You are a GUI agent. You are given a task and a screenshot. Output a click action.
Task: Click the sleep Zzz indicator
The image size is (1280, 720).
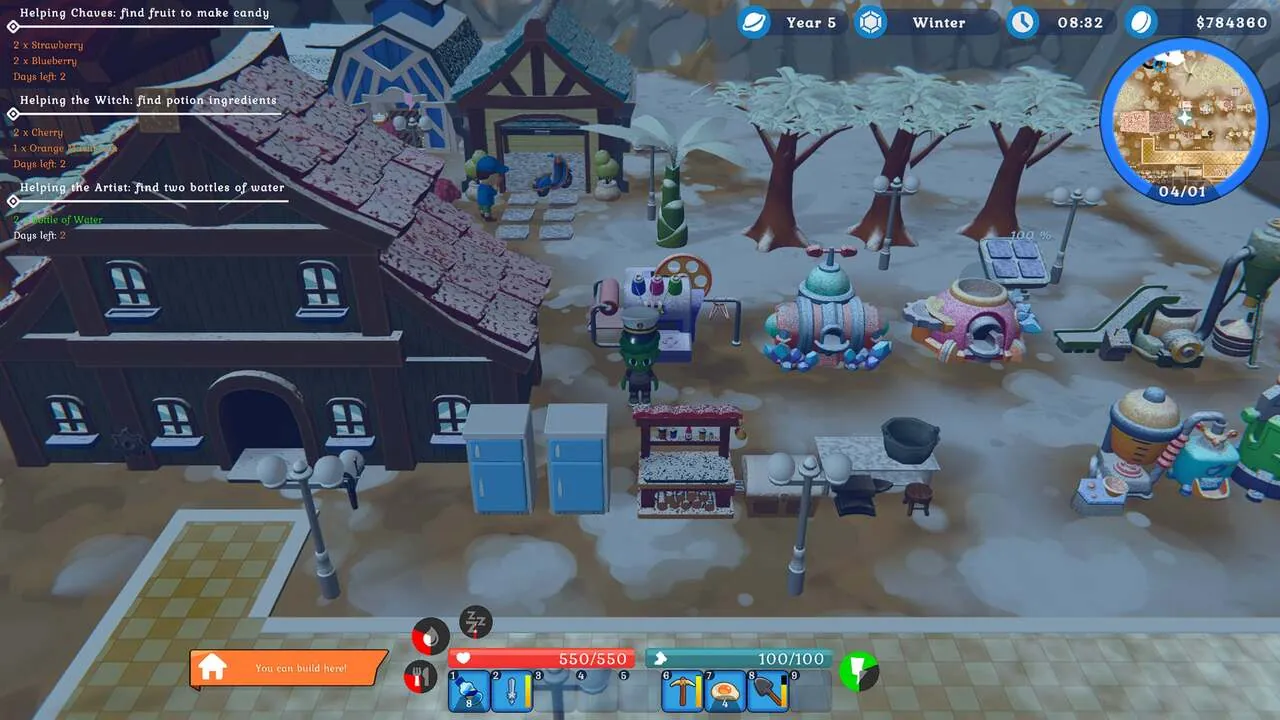[474, 622]
